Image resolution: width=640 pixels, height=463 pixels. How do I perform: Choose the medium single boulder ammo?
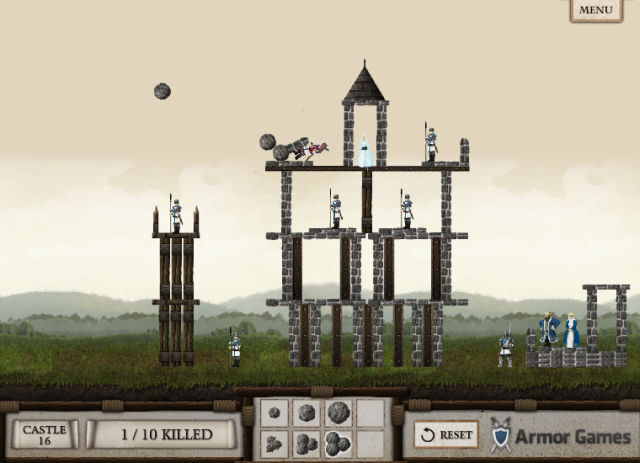[x=306, y=412]
